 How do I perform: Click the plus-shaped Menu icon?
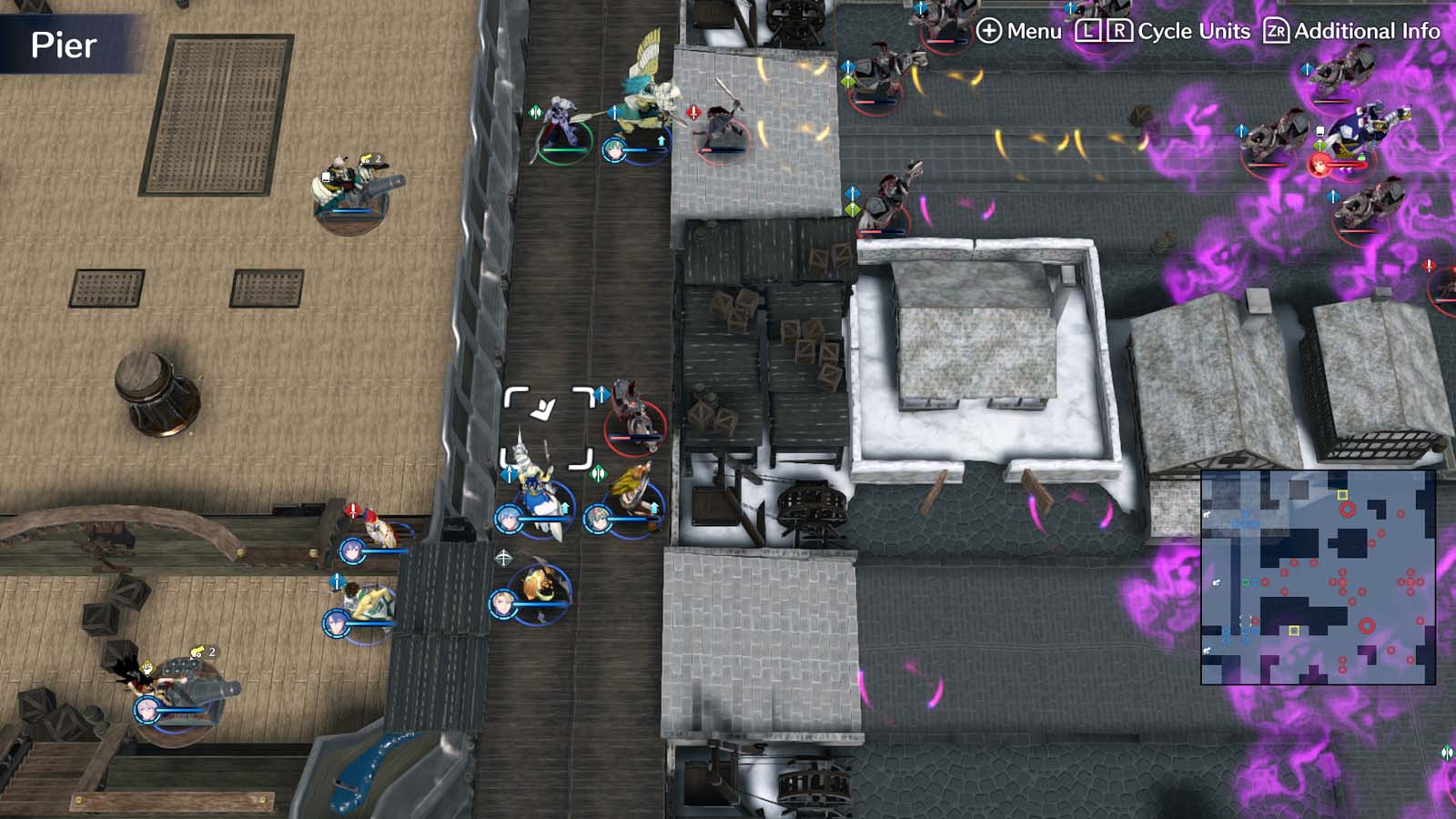pyautogui.click(x=988, y=30)
